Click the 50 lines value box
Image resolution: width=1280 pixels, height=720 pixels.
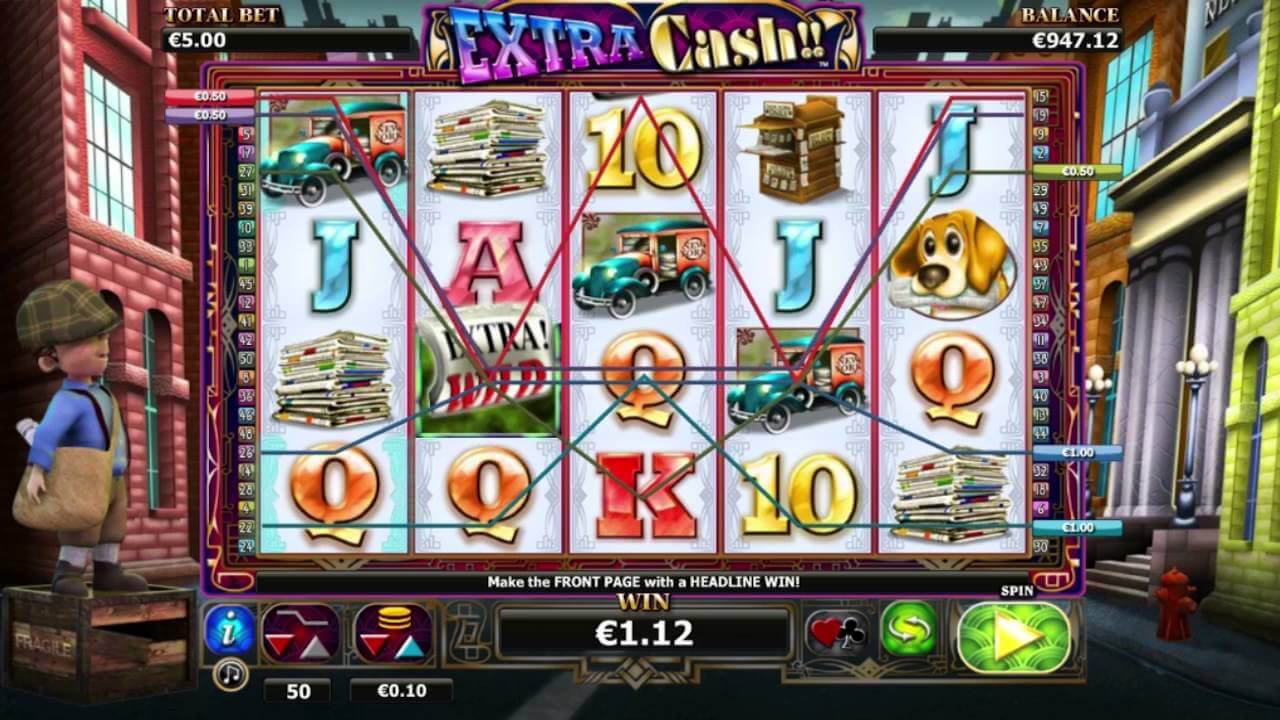297,690
